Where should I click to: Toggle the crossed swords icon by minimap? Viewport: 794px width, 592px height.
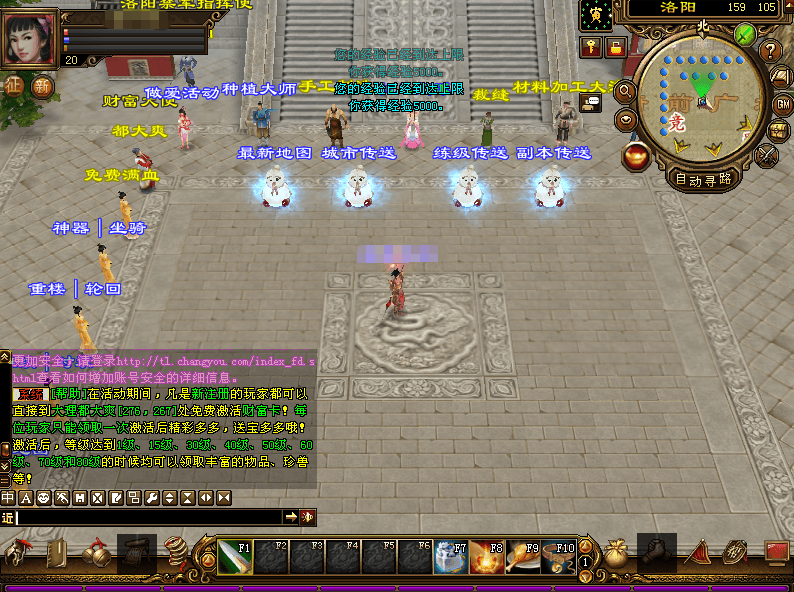point(766,156)
